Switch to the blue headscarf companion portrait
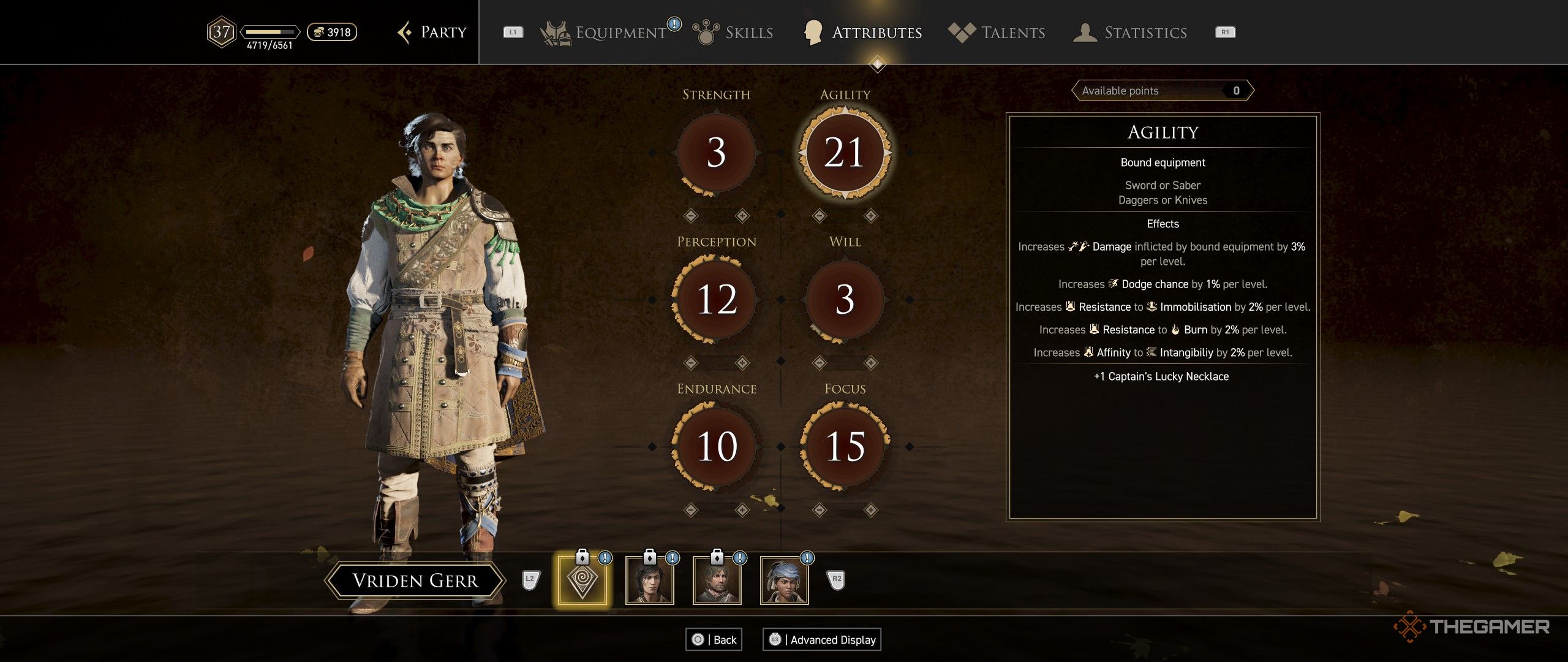Image resolution: width=1568 pixels, height=662 pixels. click(784, 580)
